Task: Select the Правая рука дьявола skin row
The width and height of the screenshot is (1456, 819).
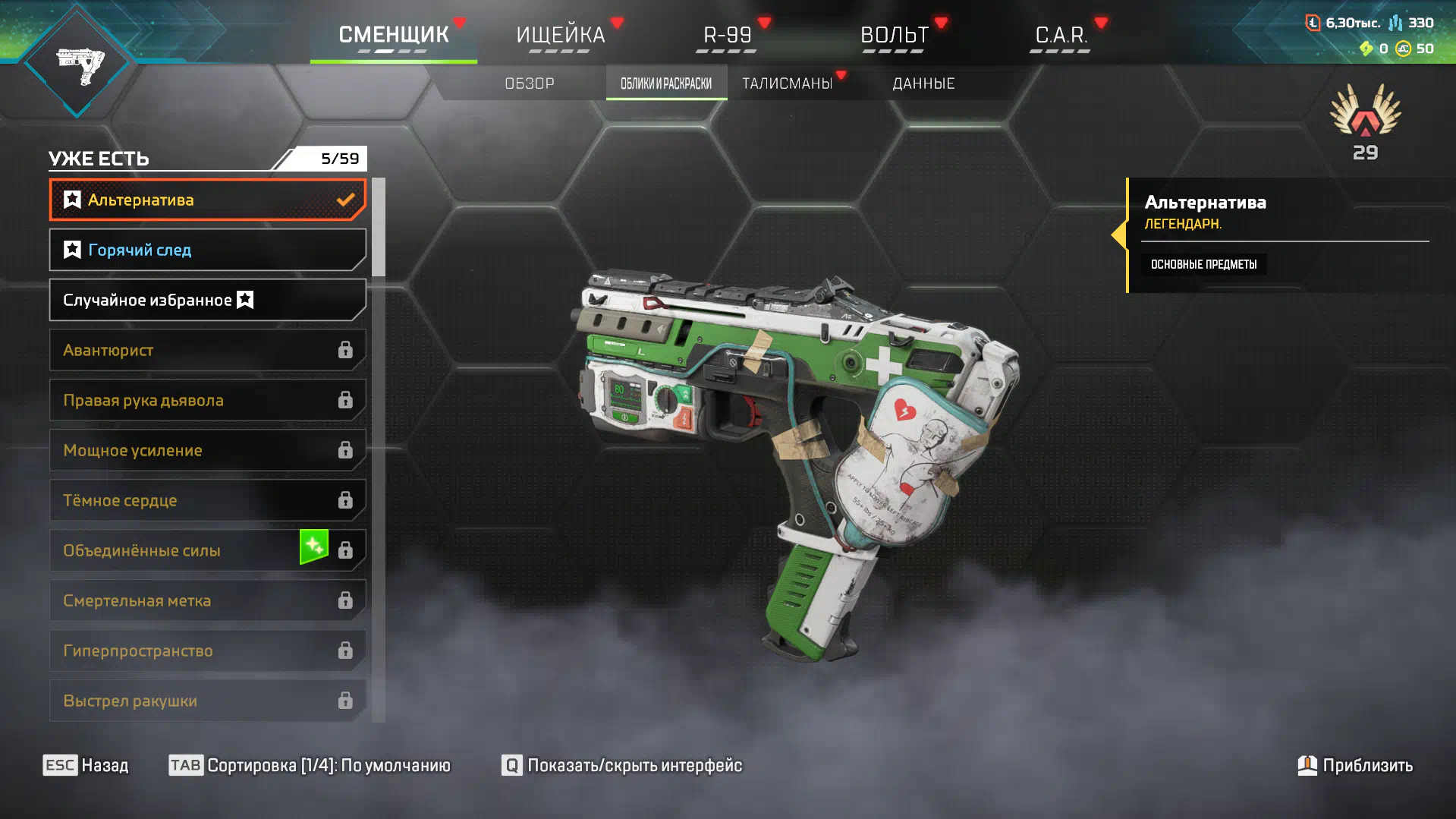Action: 207,400
